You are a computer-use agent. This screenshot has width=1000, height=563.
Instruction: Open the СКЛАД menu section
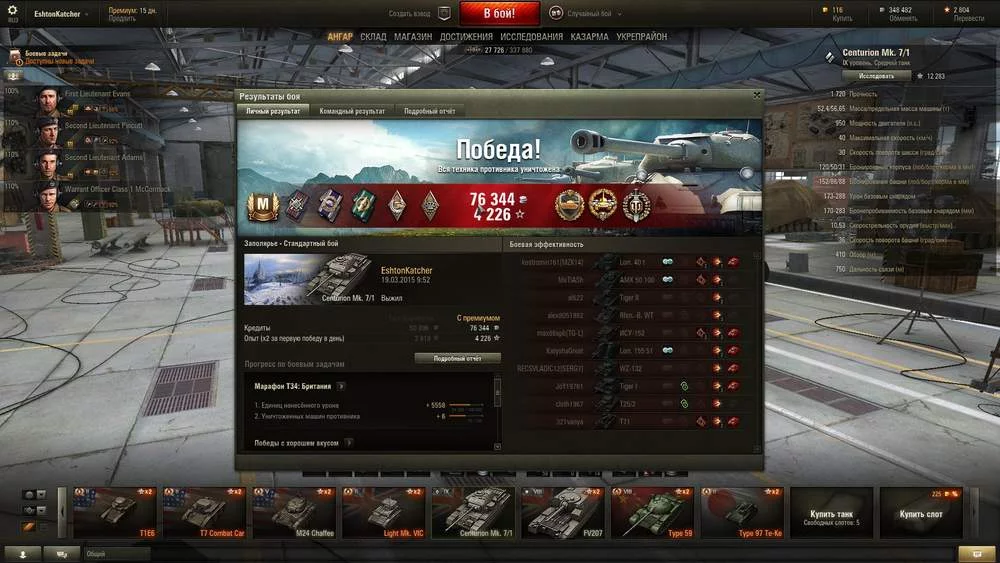[x=373, y=37]
